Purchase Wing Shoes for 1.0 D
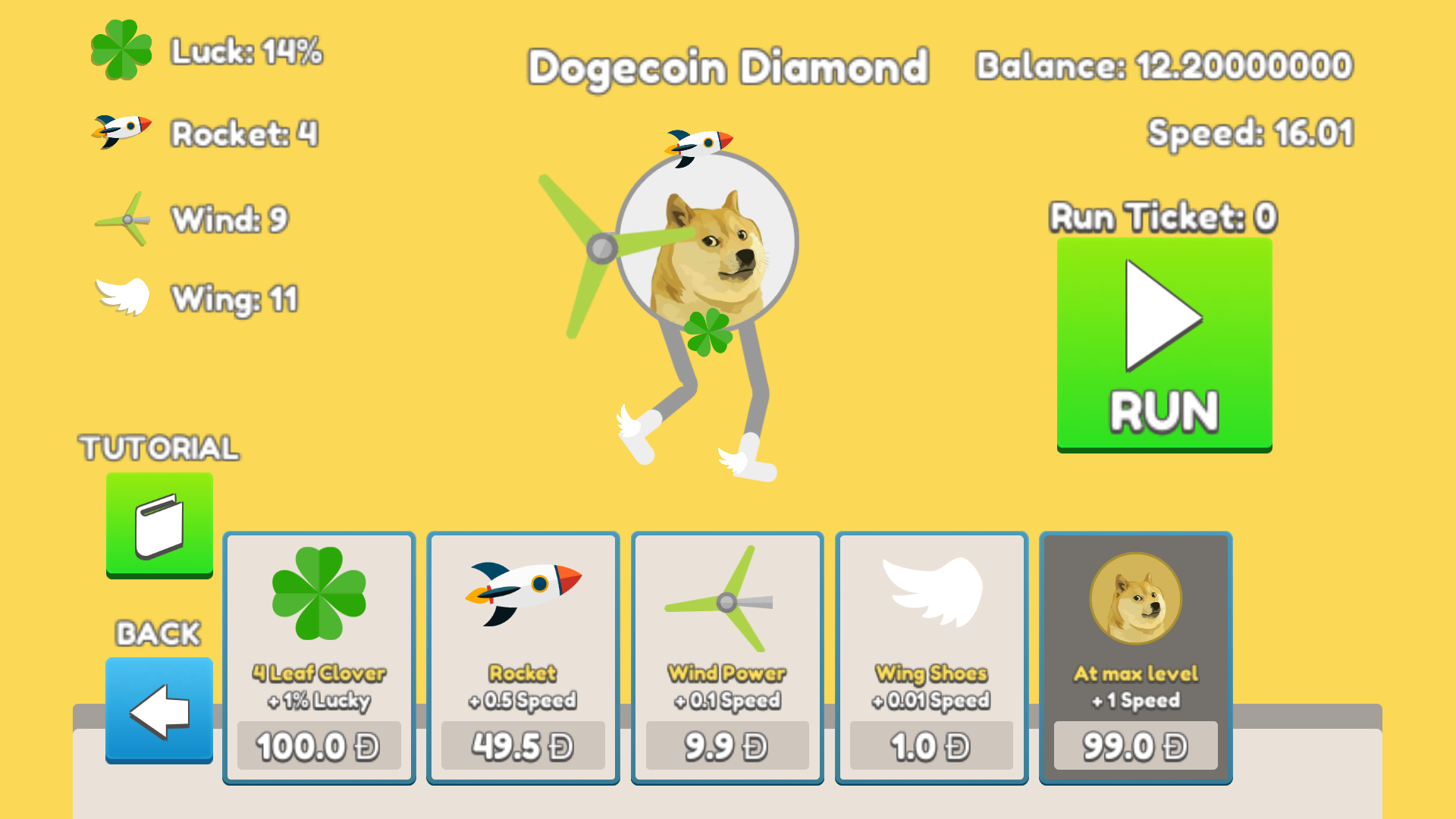Viewport: 1456px width, 819px height. click(930, 745)
